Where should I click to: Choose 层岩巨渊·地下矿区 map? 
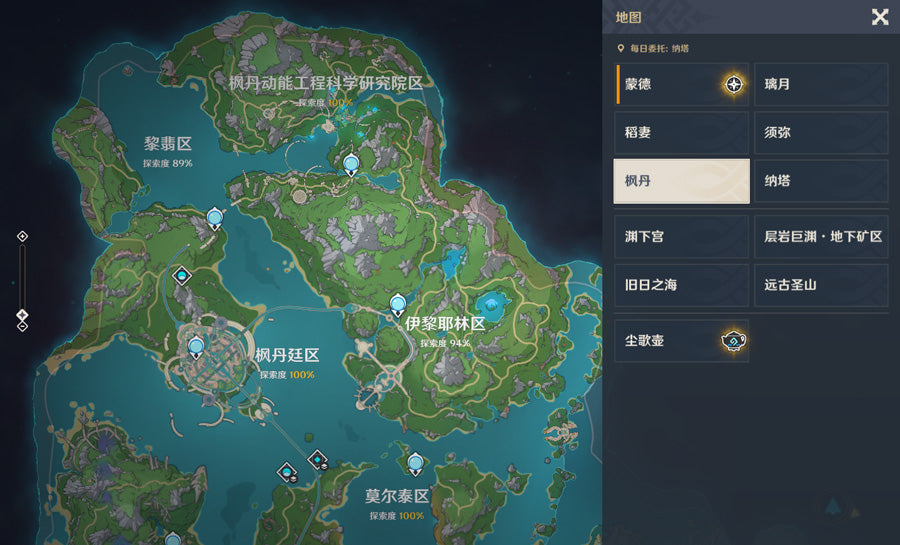pyautogui.click(x=820, y=236)
